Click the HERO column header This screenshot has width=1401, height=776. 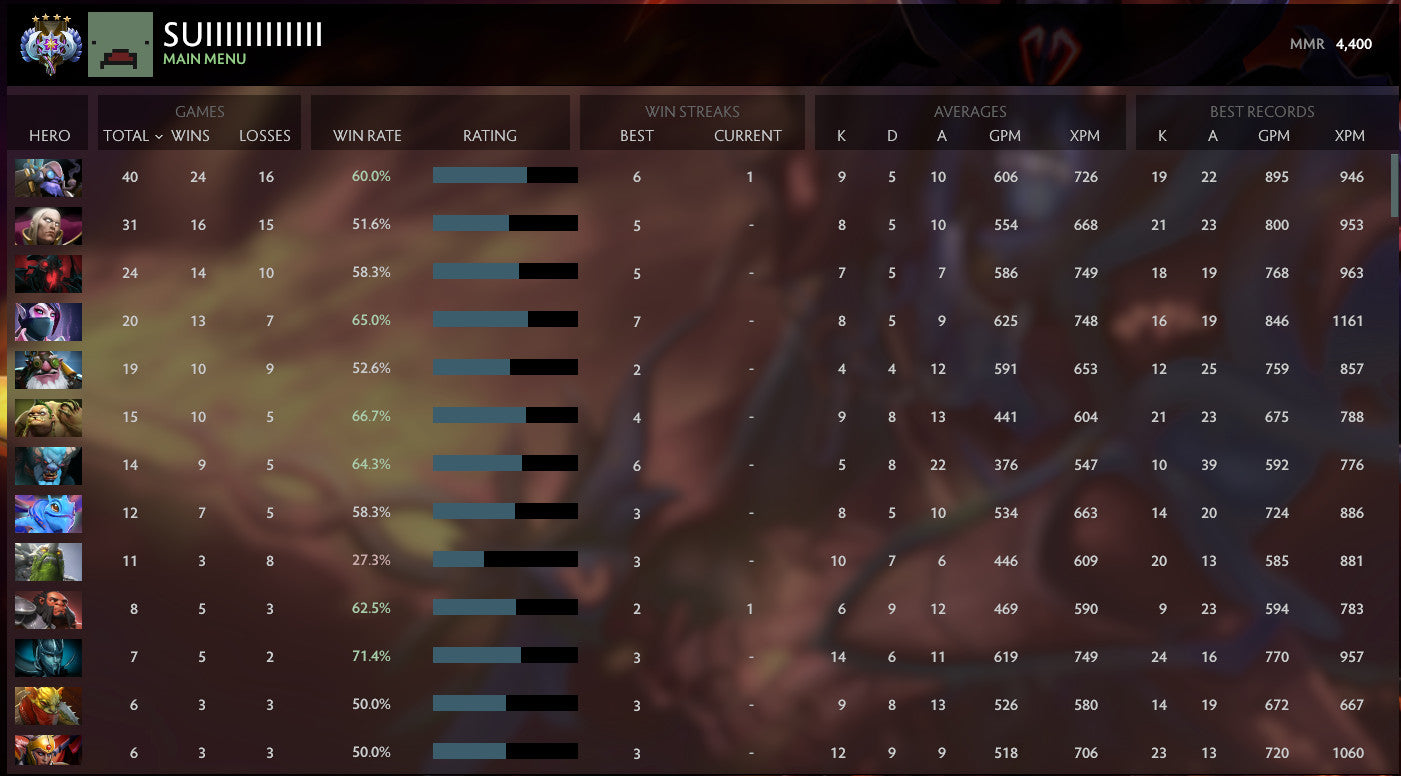tap(47, 136)
